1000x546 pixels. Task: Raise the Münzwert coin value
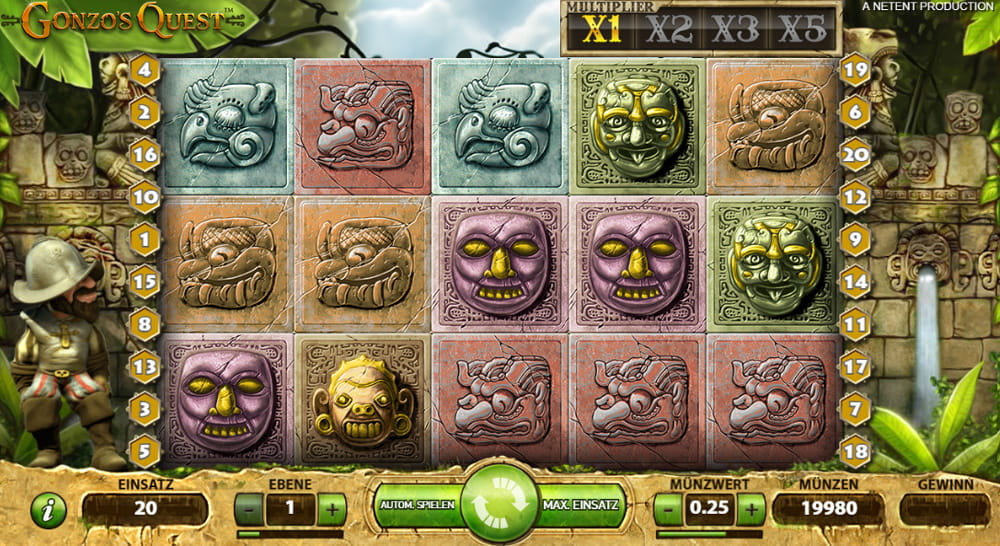[752, 509]
